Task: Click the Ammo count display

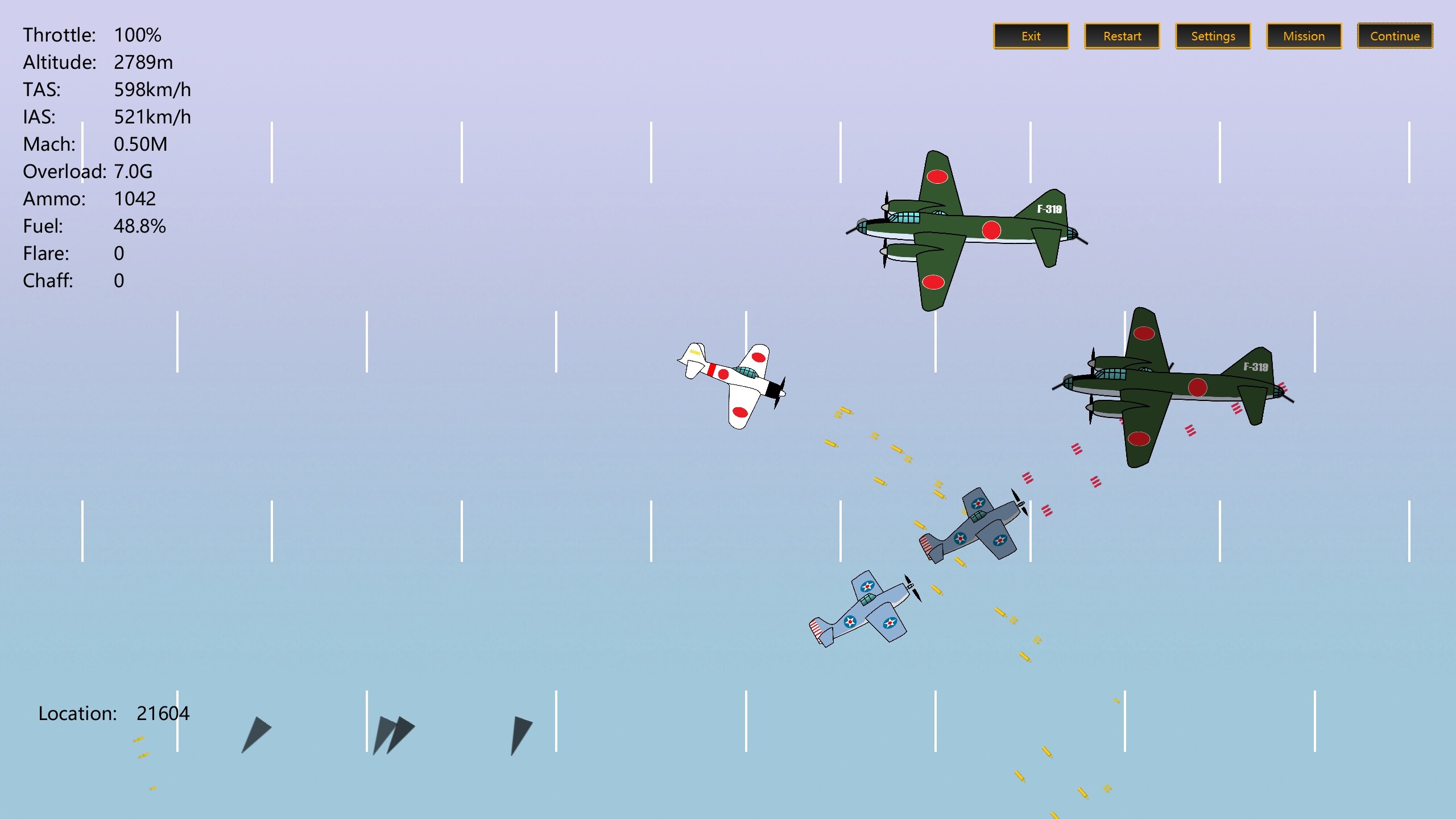Action: (90, 198)
